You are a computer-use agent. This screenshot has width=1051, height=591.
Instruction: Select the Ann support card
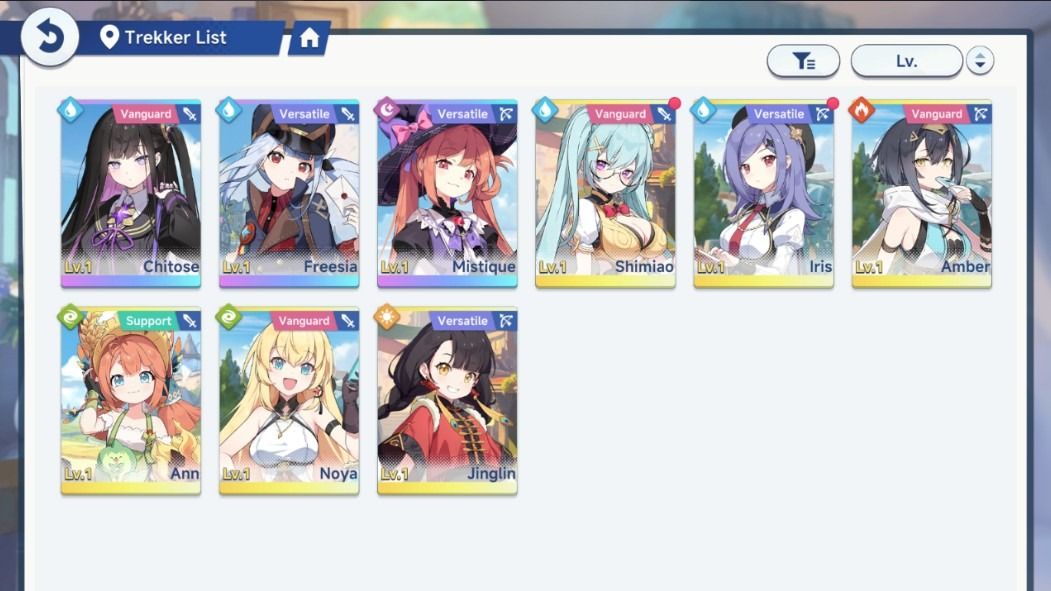(x=131, y=400)
